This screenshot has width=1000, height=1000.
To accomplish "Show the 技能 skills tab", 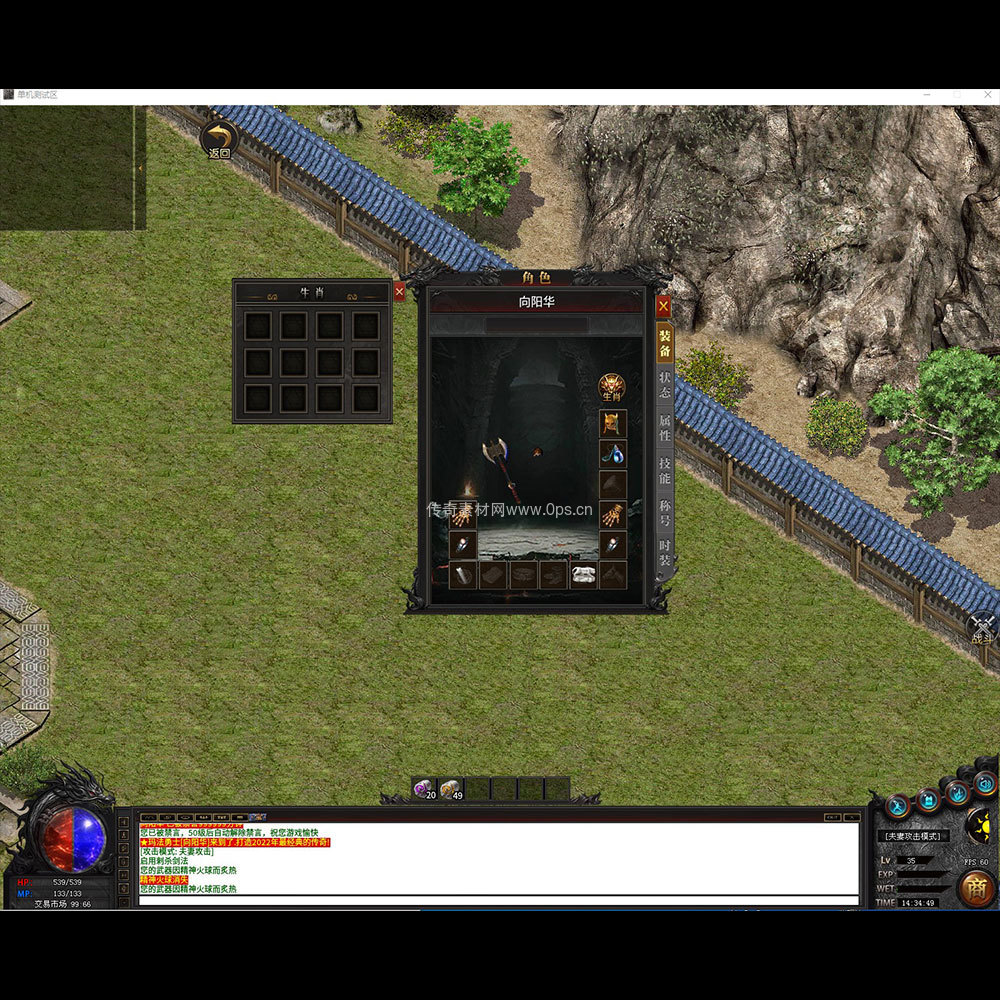I will pyautogui.click(x=665, y=472).
